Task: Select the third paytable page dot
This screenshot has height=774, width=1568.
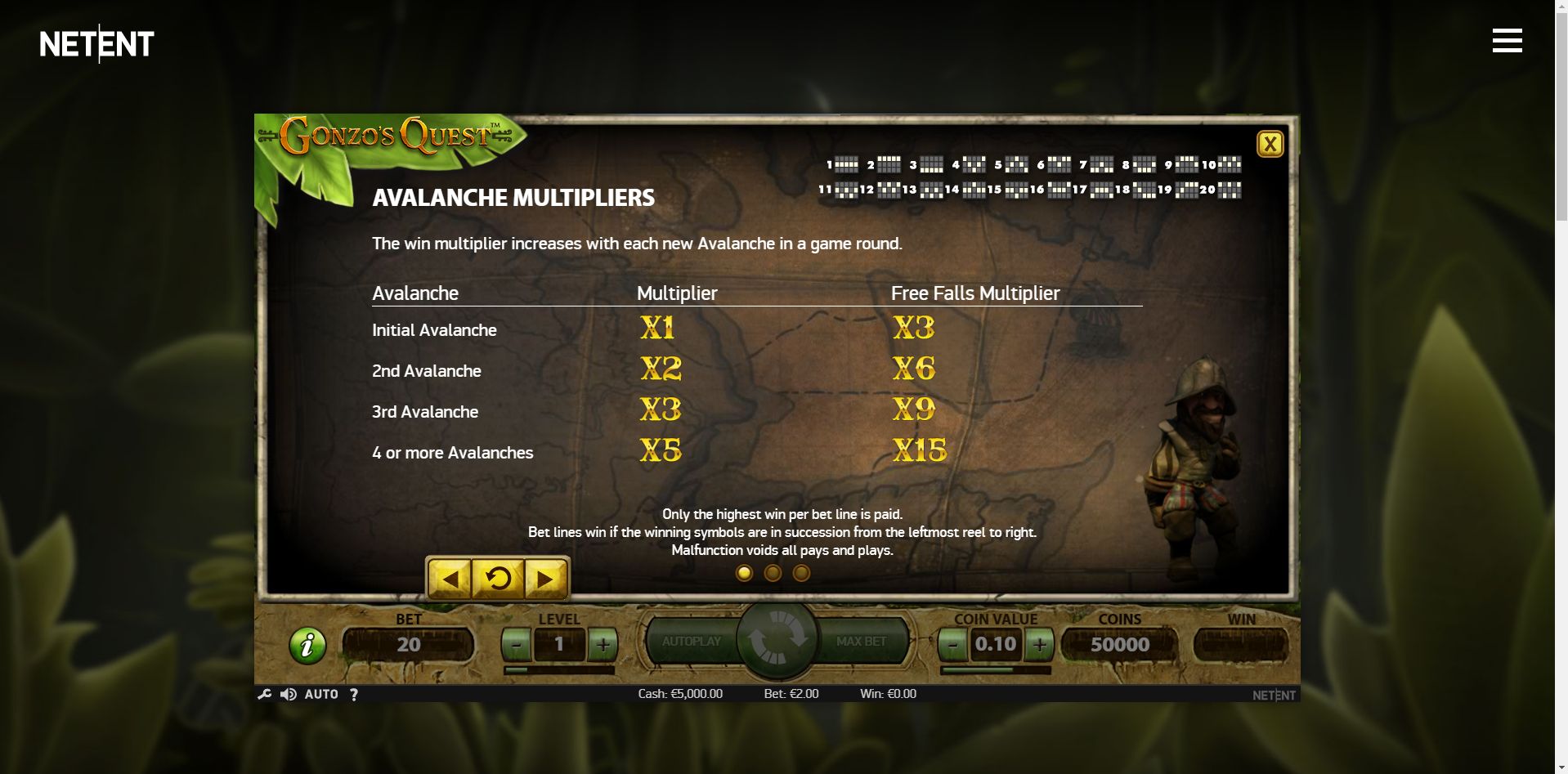Action: pyautogui.click(x=801, y=573)
